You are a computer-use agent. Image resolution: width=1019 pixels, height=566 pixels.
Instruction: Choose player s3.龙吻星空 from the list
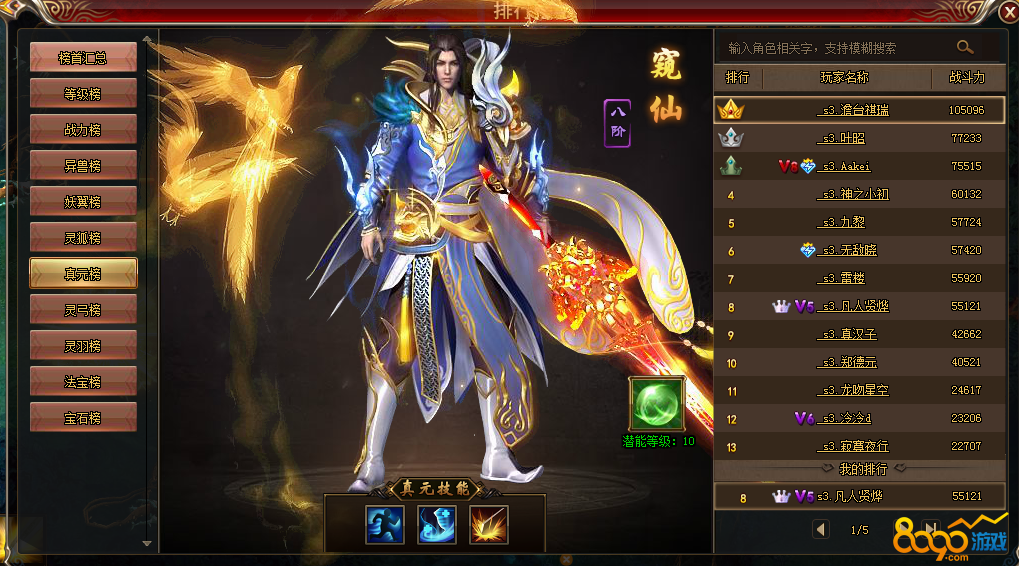tap(853, 390)
